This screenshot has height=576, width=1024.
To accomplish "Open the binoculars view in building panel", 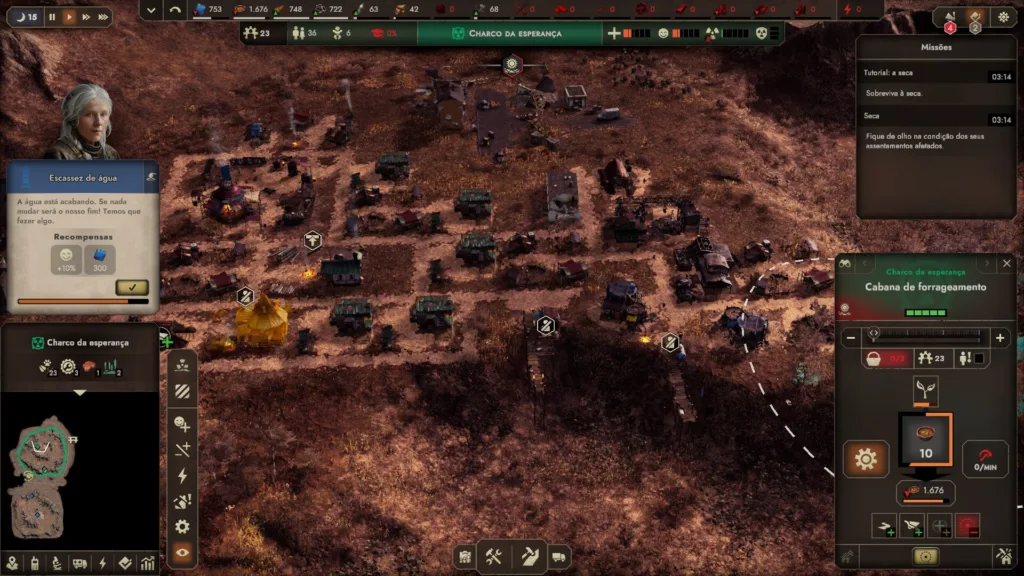I will (x=846, y=263).
